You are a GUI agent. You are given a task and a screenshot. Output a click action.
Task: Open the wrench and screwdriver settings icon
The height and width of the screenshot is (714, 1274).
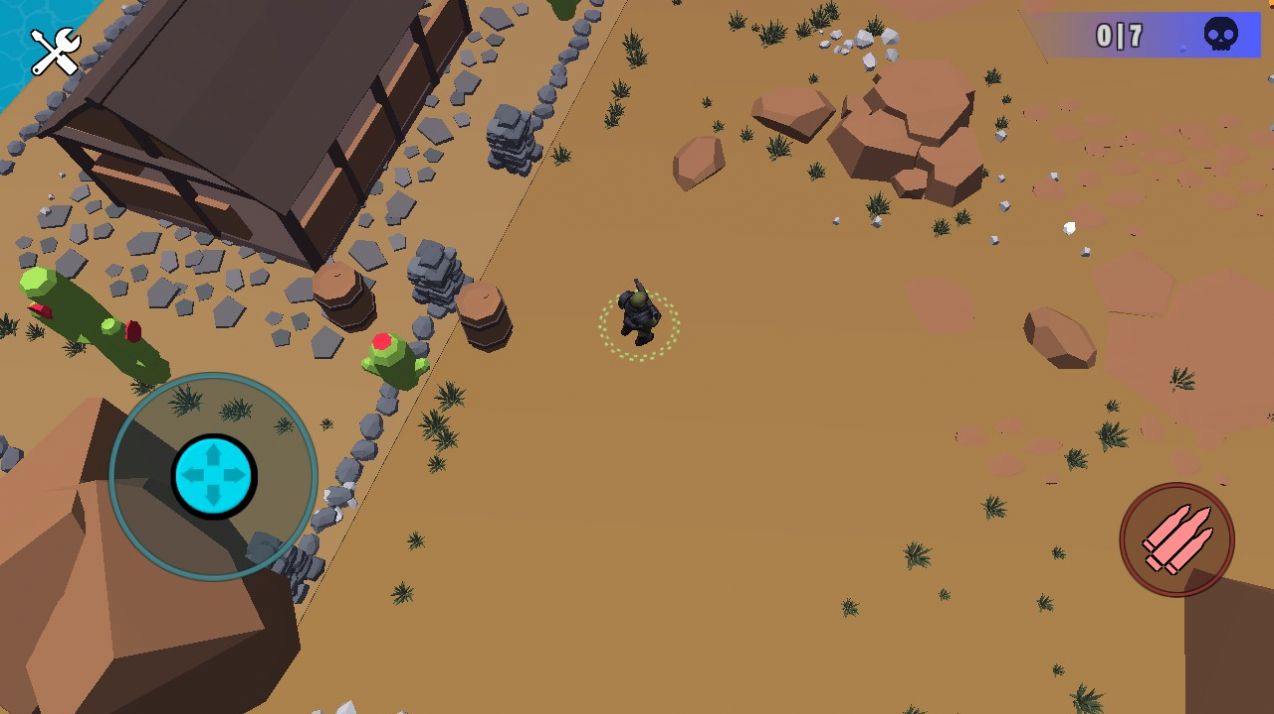tap(55, 52)
